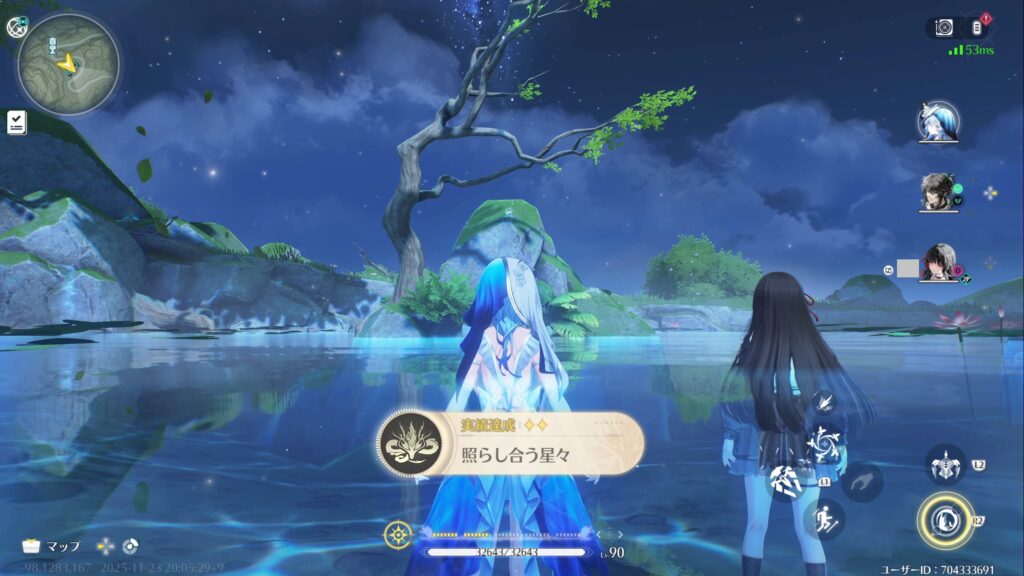Switch to the blue-haired hooded character portrait
The image size is (1024, 576).
tap(939, 122)
